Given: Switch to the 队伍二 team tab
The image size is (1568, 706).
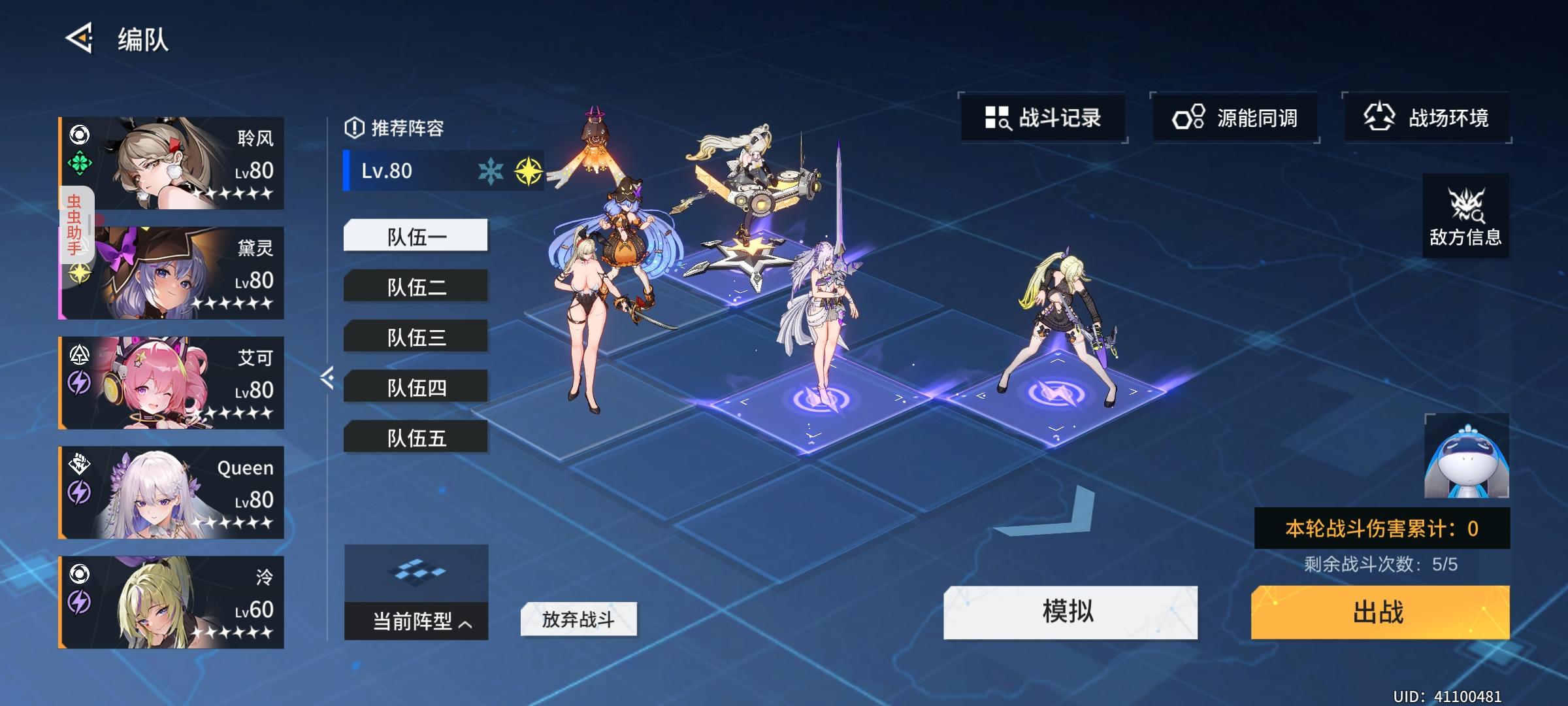Looking at the screenshot, I should coord(416,286).
